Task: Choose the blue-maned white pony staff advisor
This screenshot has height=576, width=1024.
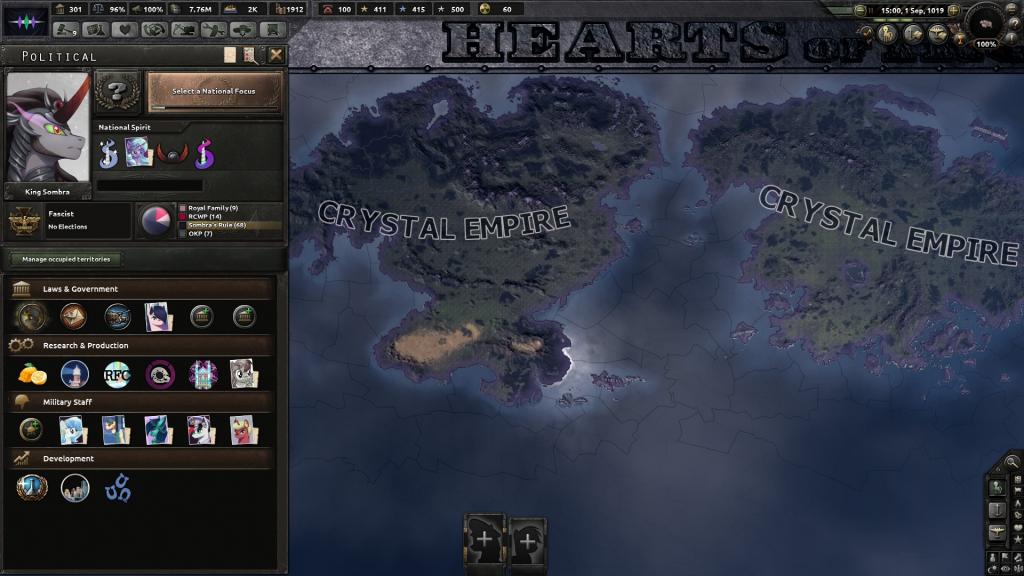Action: click(x=73, y=430)
